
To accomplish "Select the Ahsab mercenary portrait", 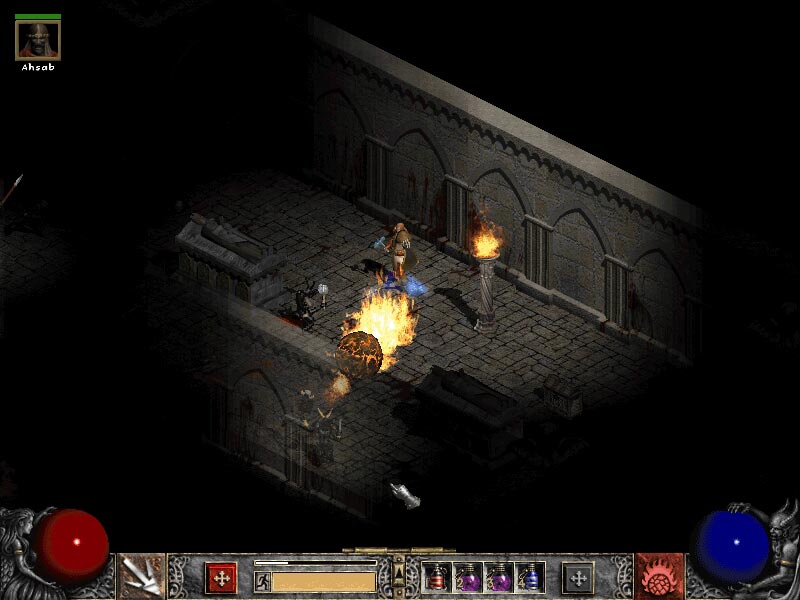I will point(38,40).
